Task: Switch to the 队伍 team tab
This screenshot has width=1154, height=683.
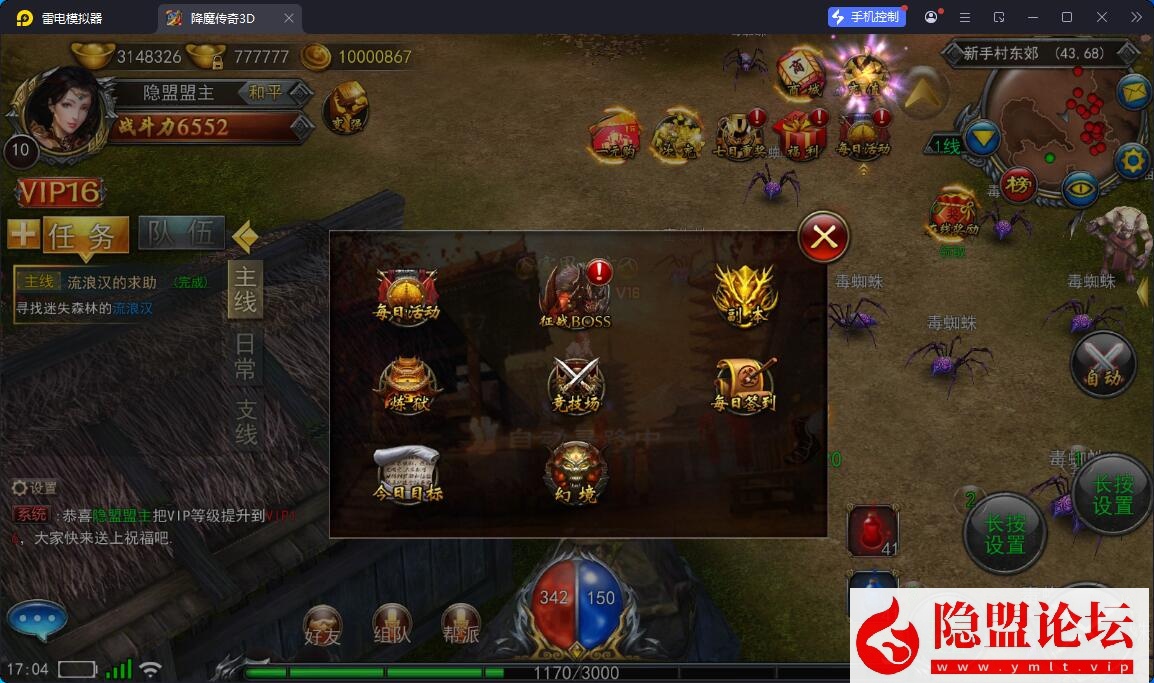Action: pyautogui.click(x=181, y=234)
